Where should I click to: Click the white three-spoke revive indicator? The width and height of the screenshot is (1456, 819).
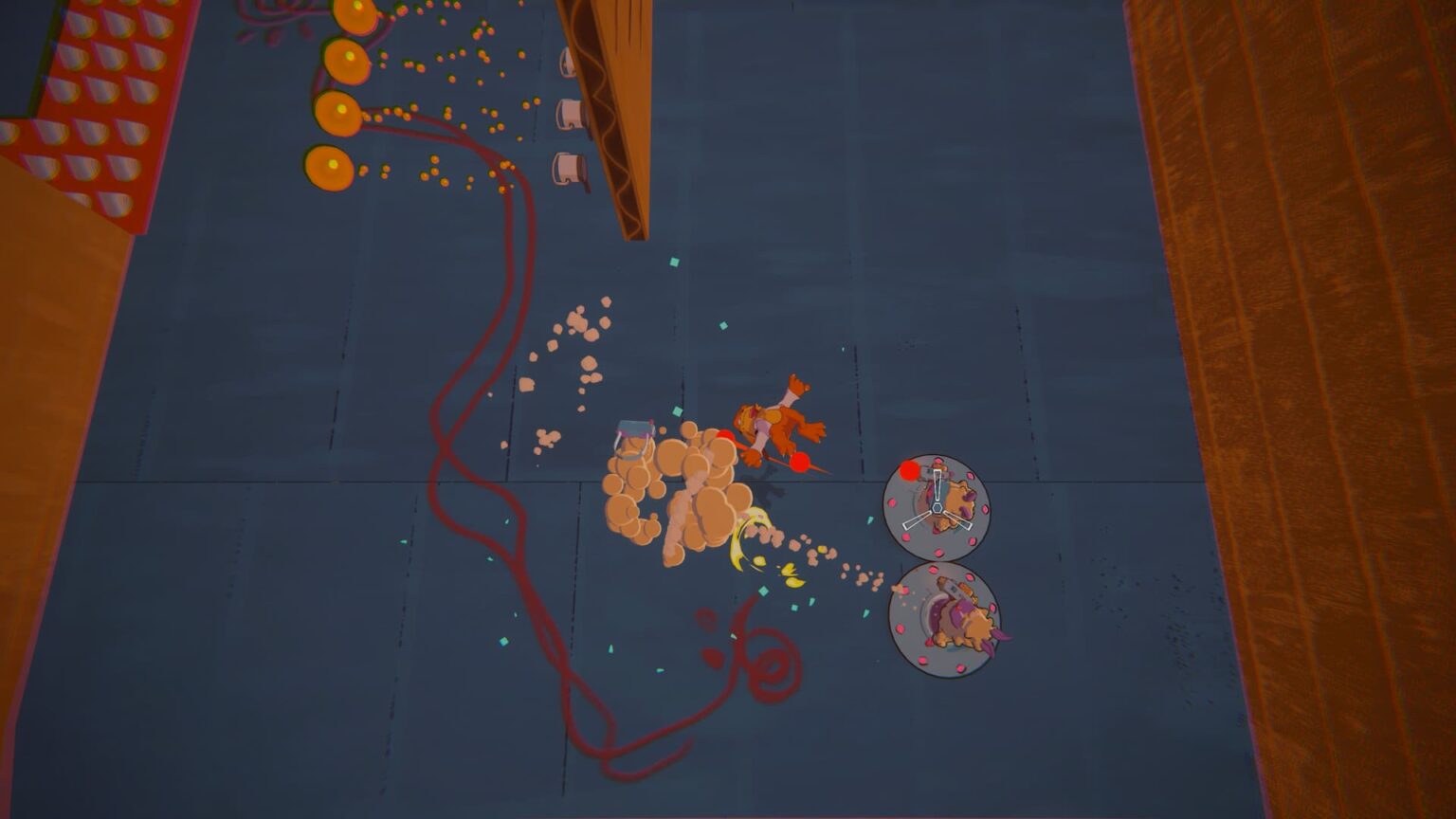tap(937, 510)
